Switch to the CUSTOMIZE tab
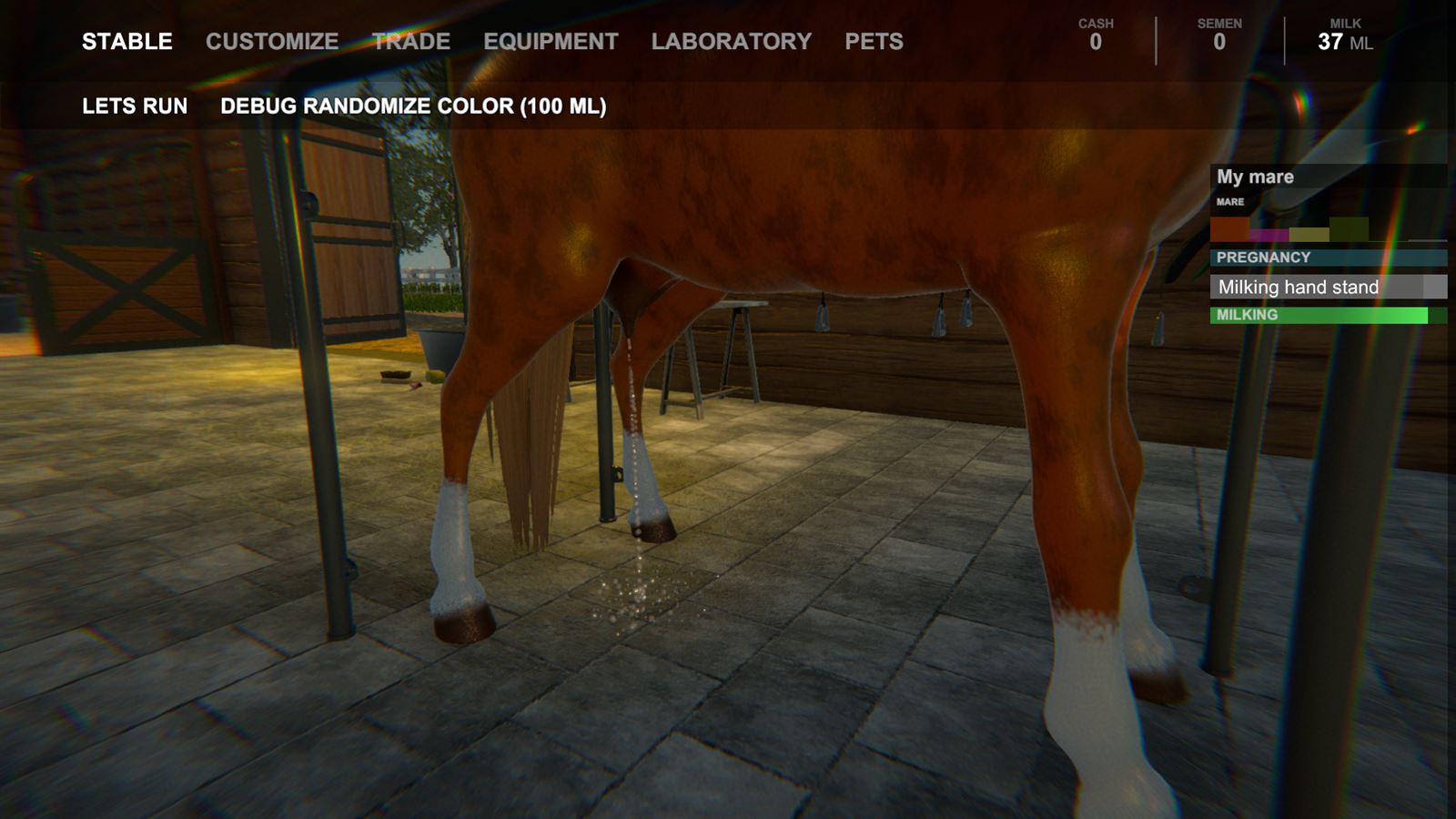Viewport: 1456px width, 819px height. point(272,41)
